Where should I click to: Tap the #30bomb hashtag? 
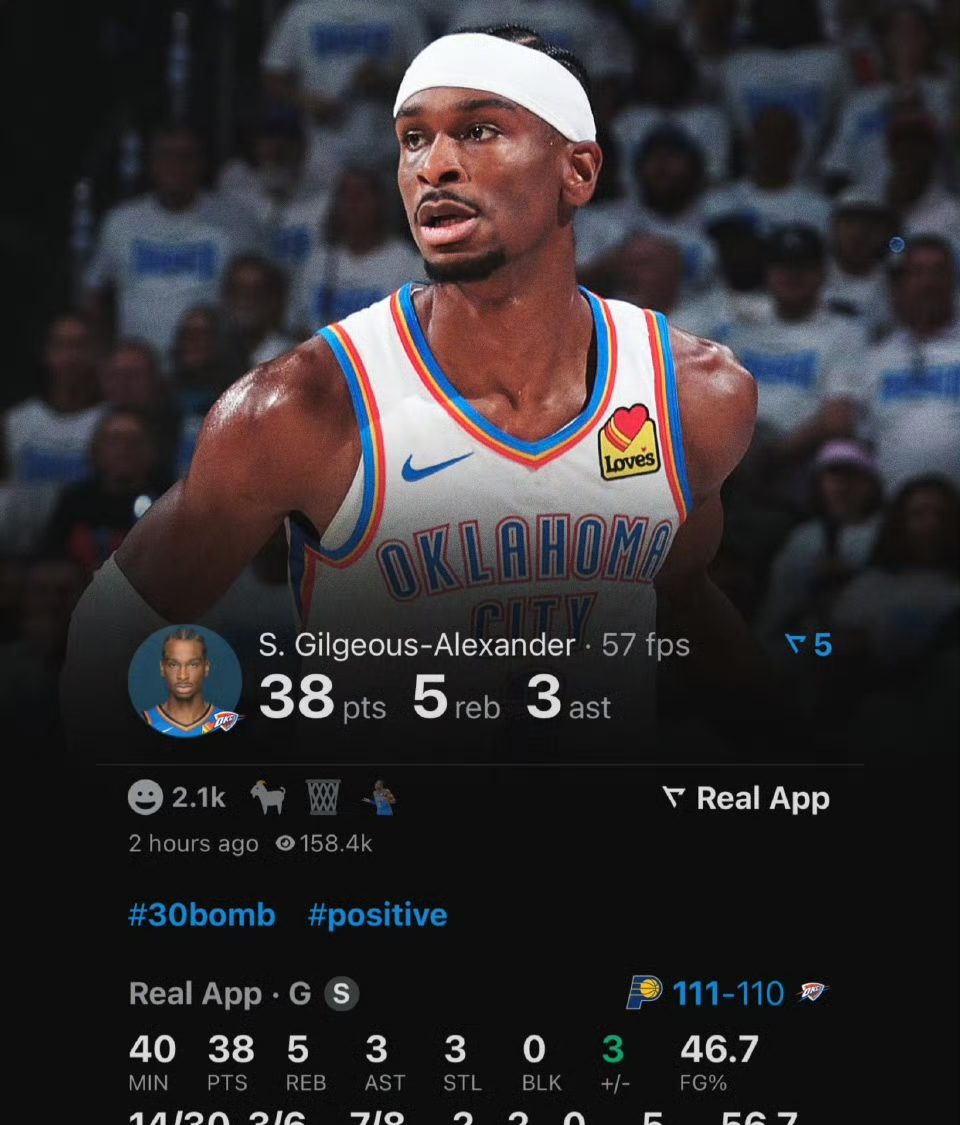click(x=202, y=915)
